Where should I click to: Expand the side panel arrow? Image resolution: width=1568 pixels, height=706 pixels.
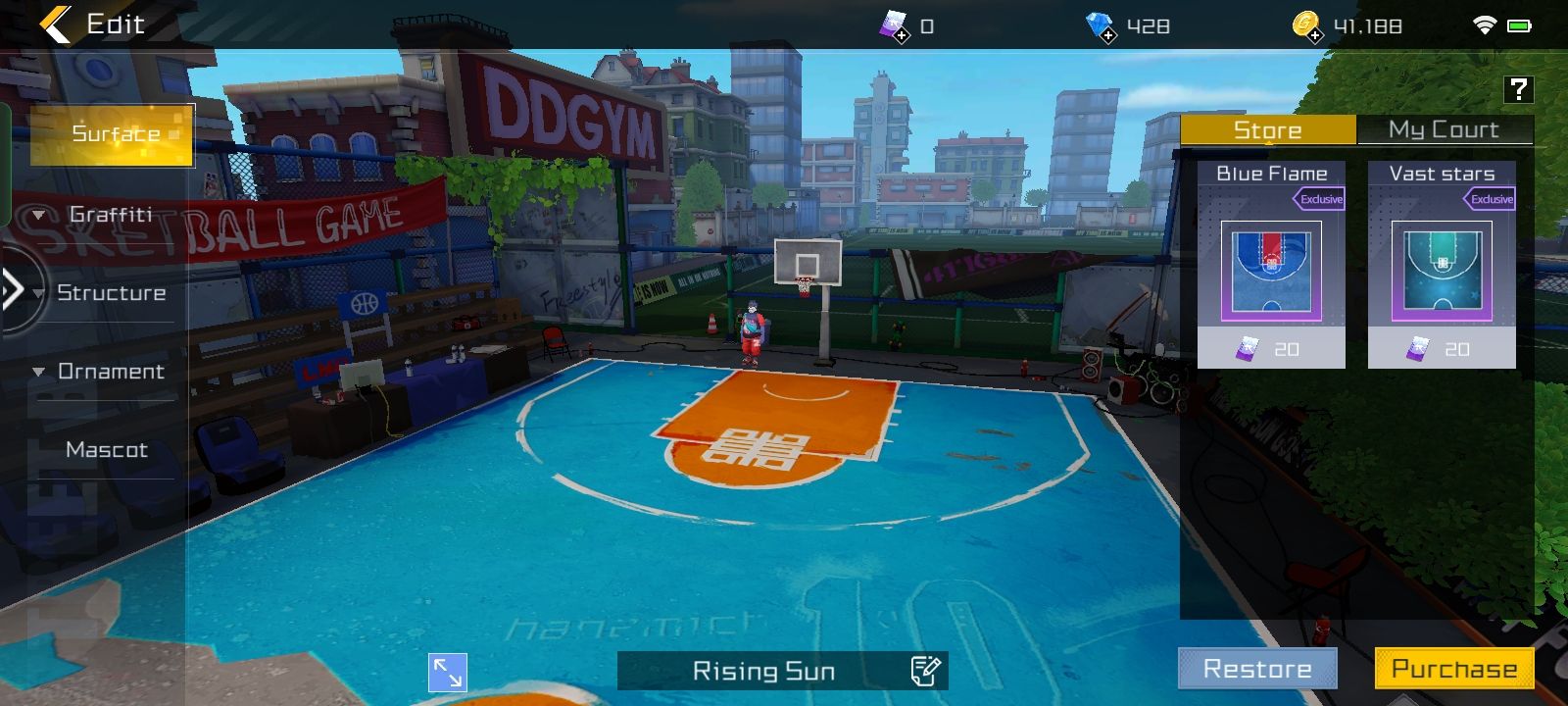[14, 289]
